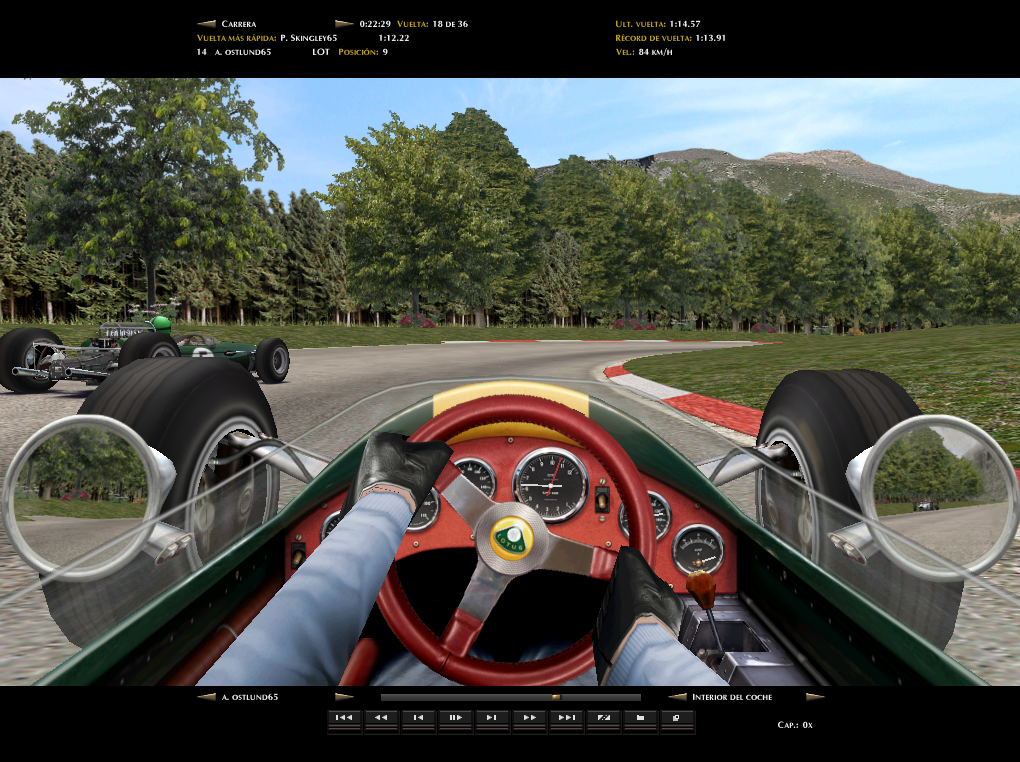Select next camera after Interior del coche
Screen dimensions: 1020x762
coord(815,697)
